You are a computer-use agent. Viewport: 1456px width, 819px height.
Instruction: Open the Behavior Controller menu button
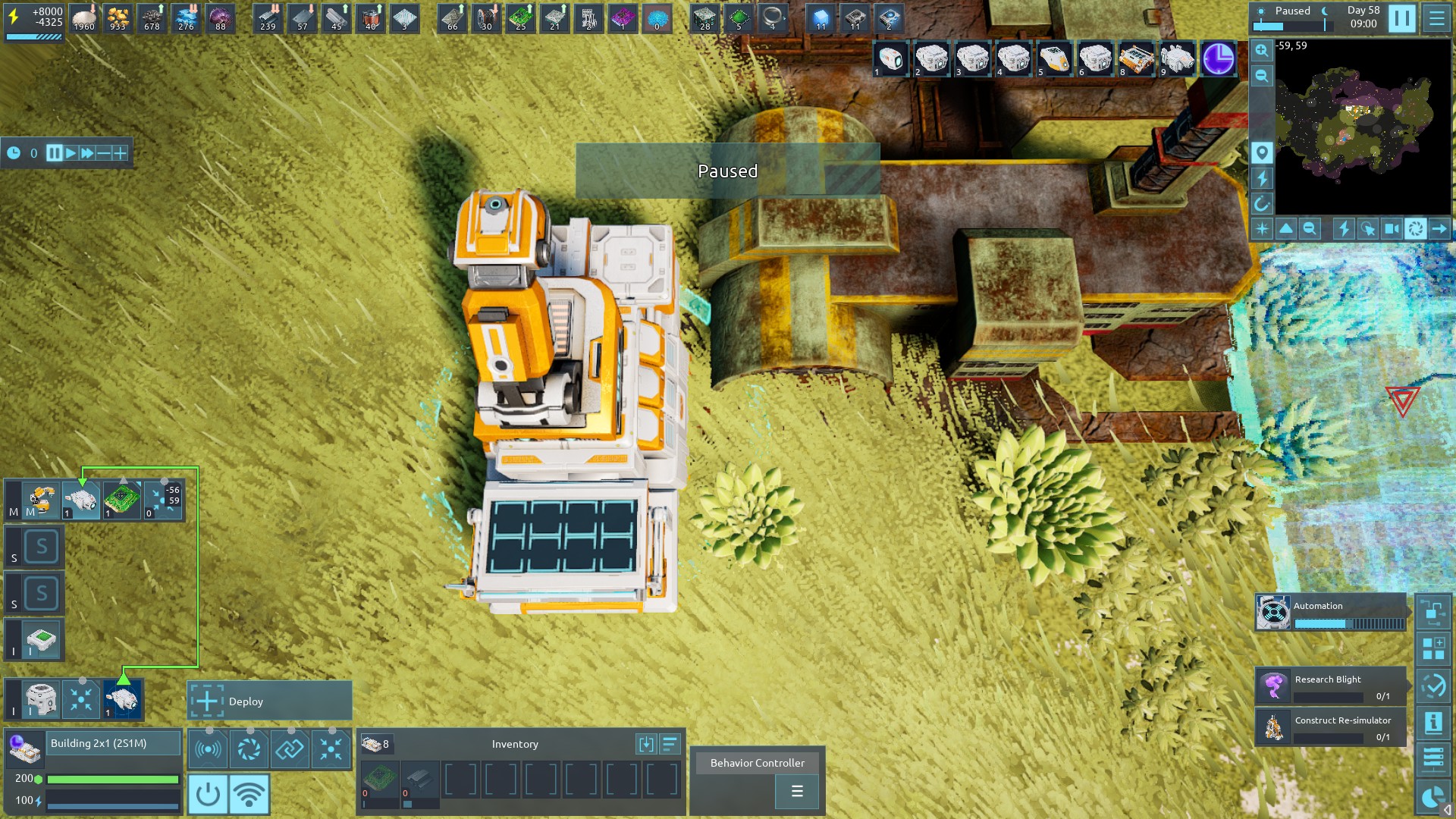tap(796, 792)
